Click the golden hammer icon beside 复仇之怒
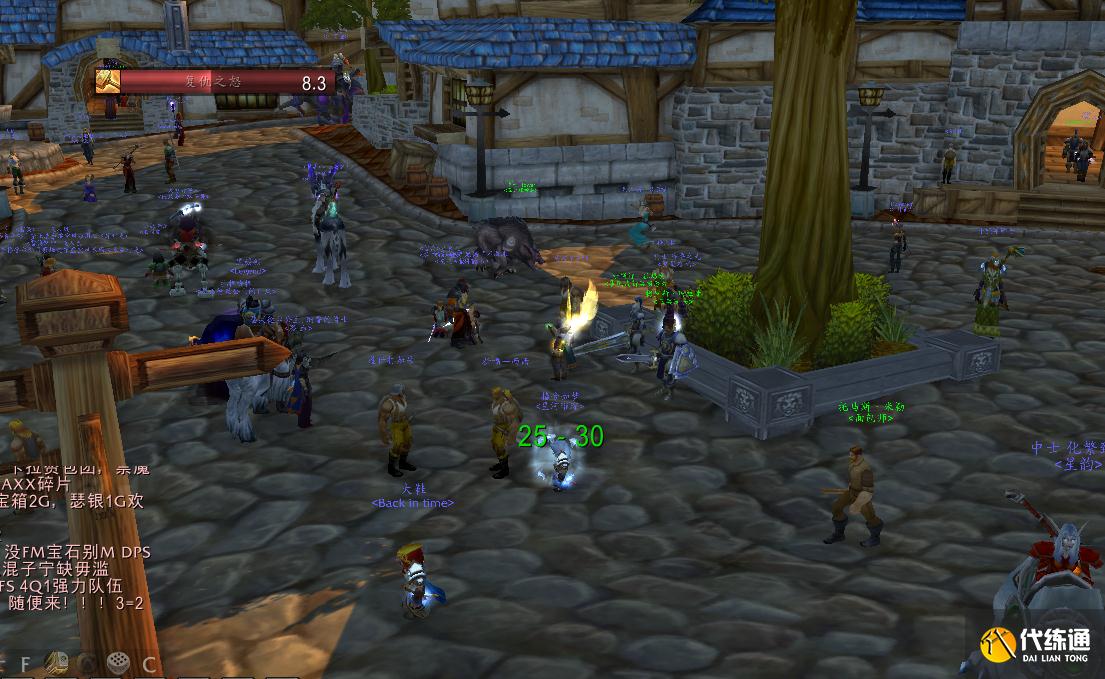 point(108,81)
